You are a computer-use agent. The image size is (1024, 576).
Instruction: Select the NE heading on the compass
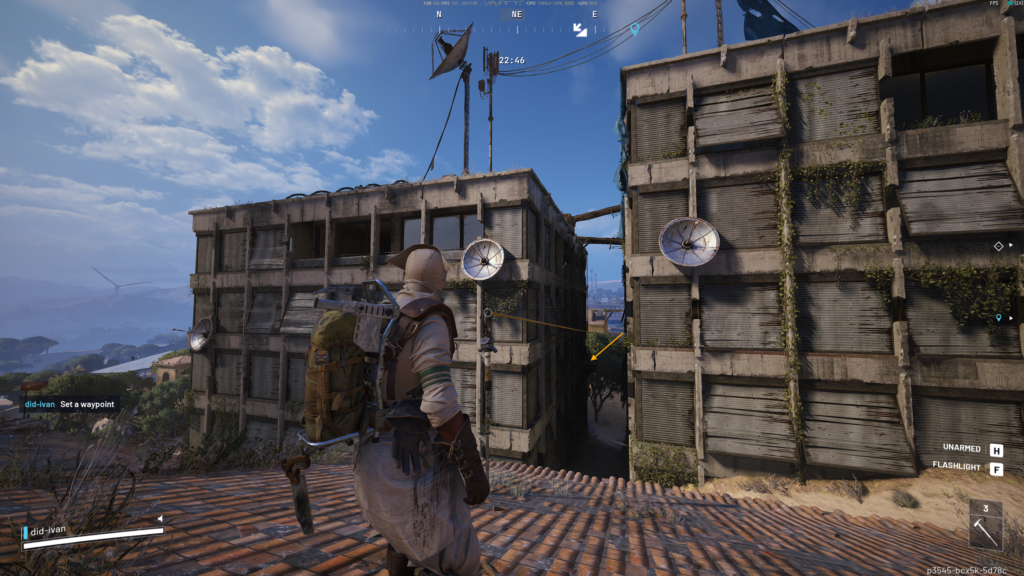[x=517, y=15]
